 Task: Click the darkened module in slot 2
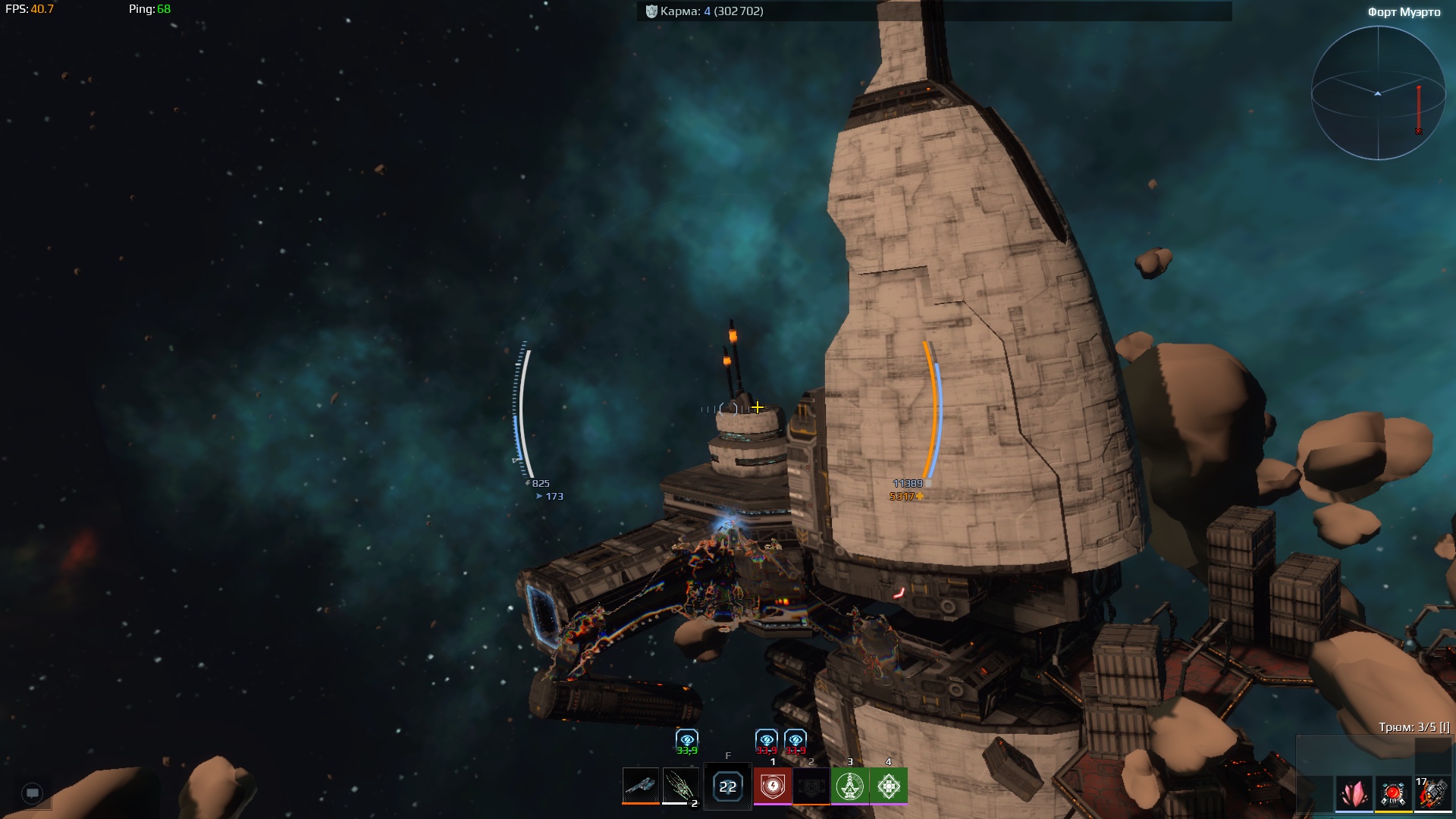pyautogui.click(x=811, y=786)
